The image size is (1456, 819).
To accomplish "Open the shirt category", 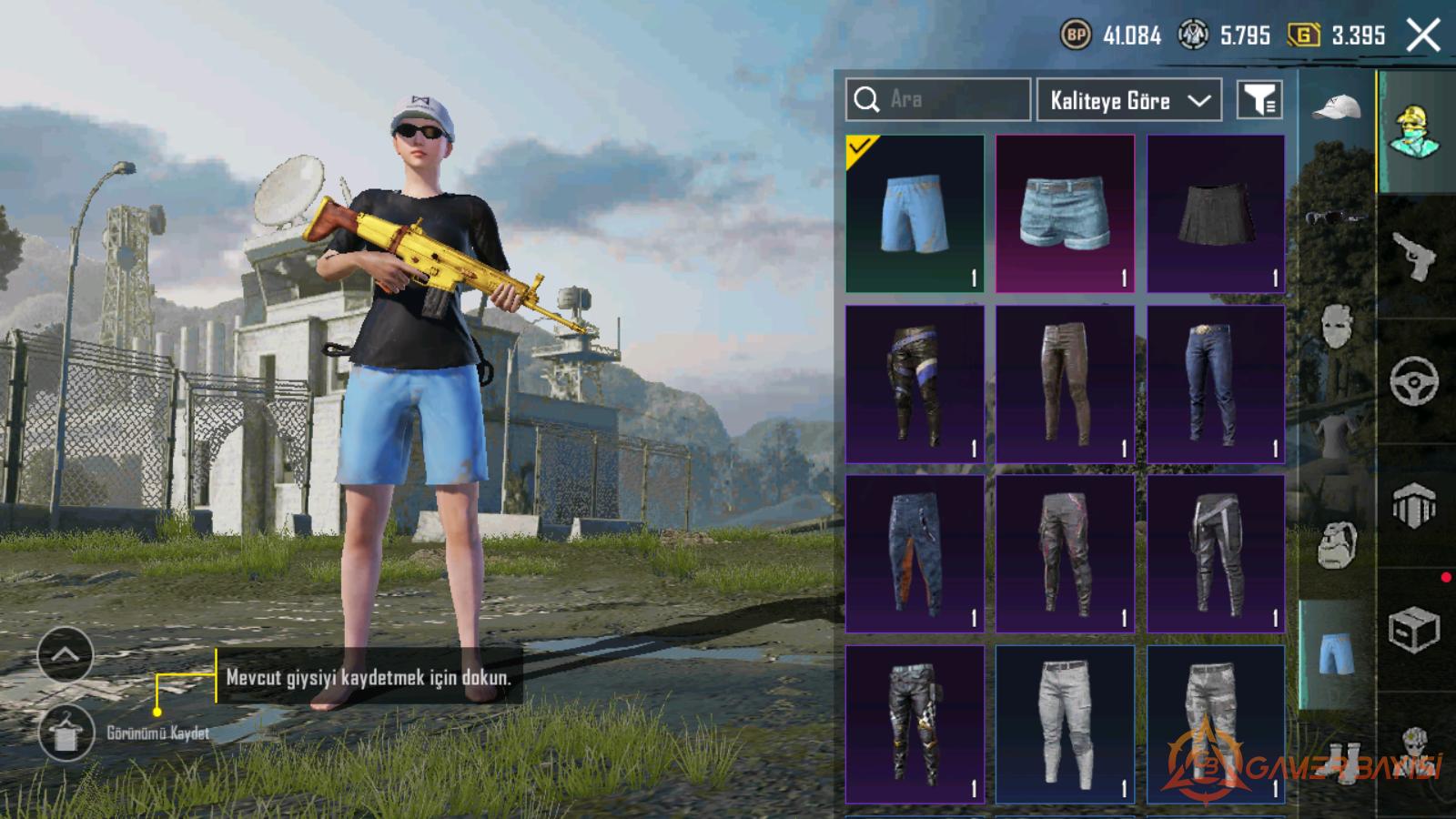I will pyautogui.click(x=1336, y=432).
